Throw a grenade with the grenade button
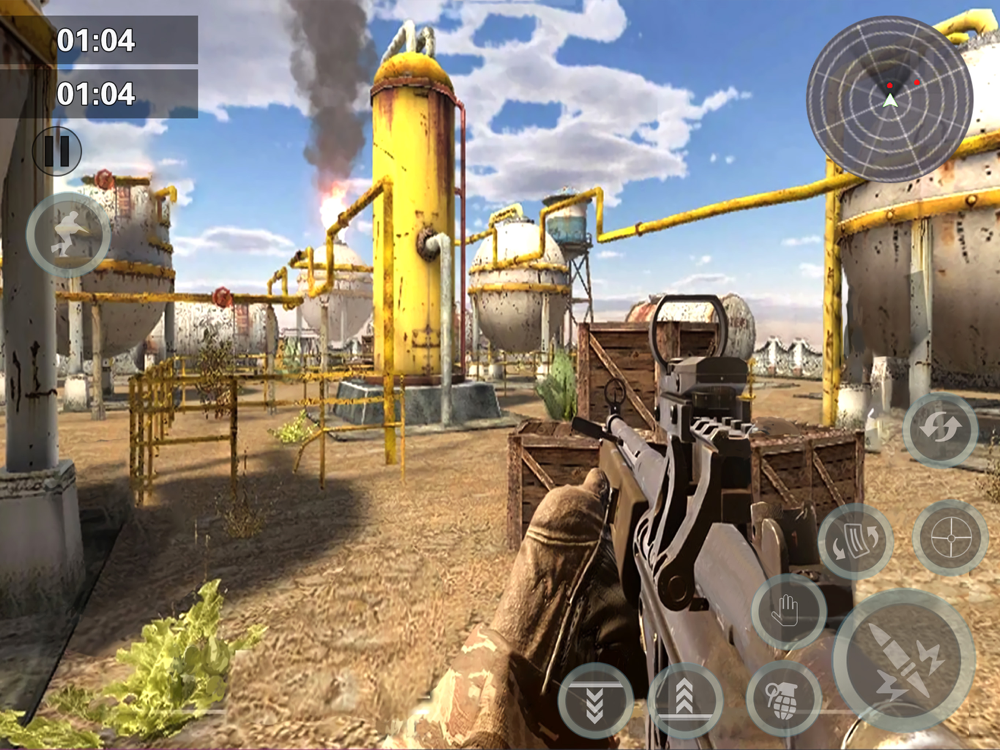1000x750 pixels. pos(784,698)
